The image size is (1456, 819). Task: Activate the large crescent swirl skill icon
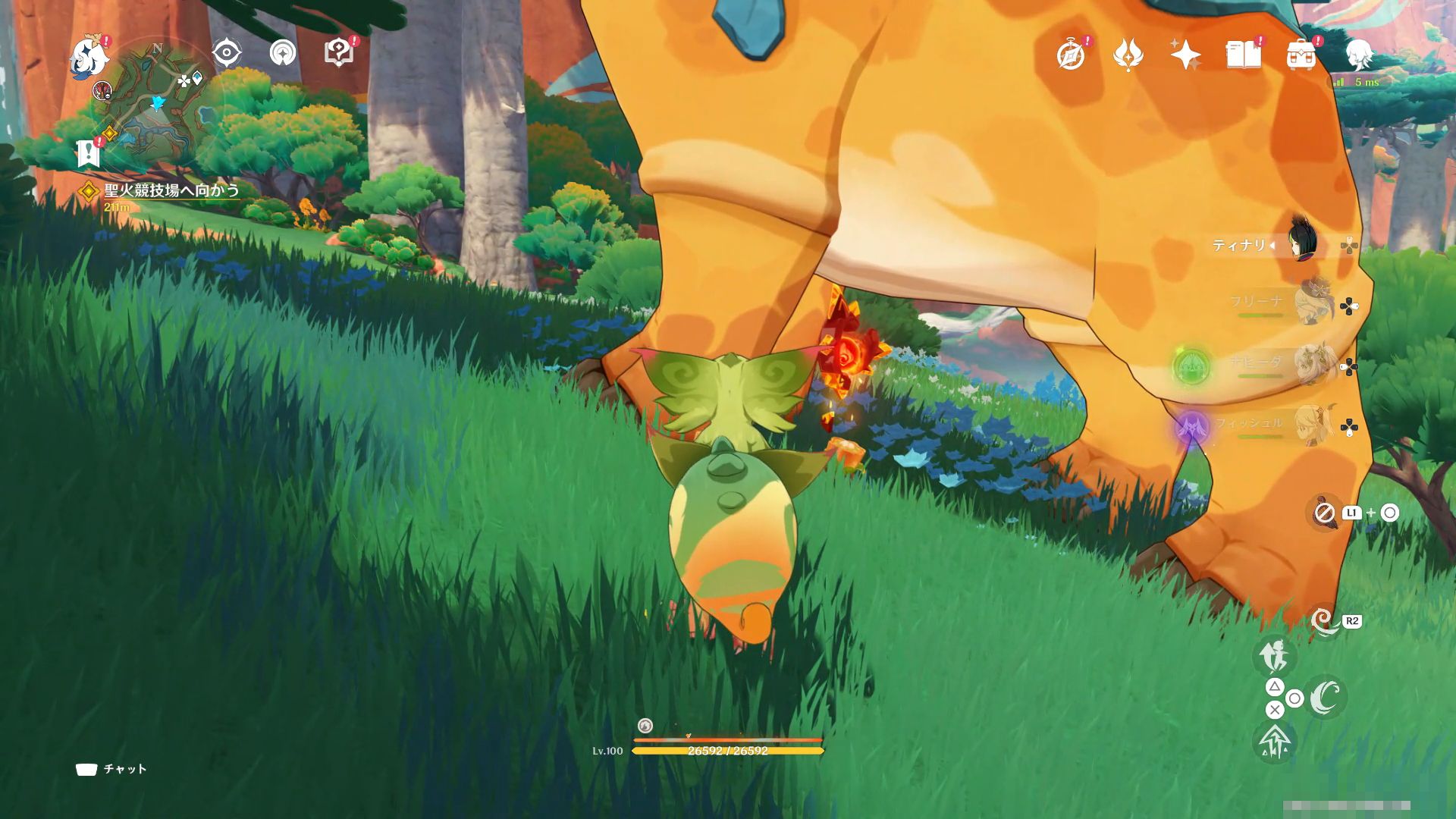tap(1325, 698)
